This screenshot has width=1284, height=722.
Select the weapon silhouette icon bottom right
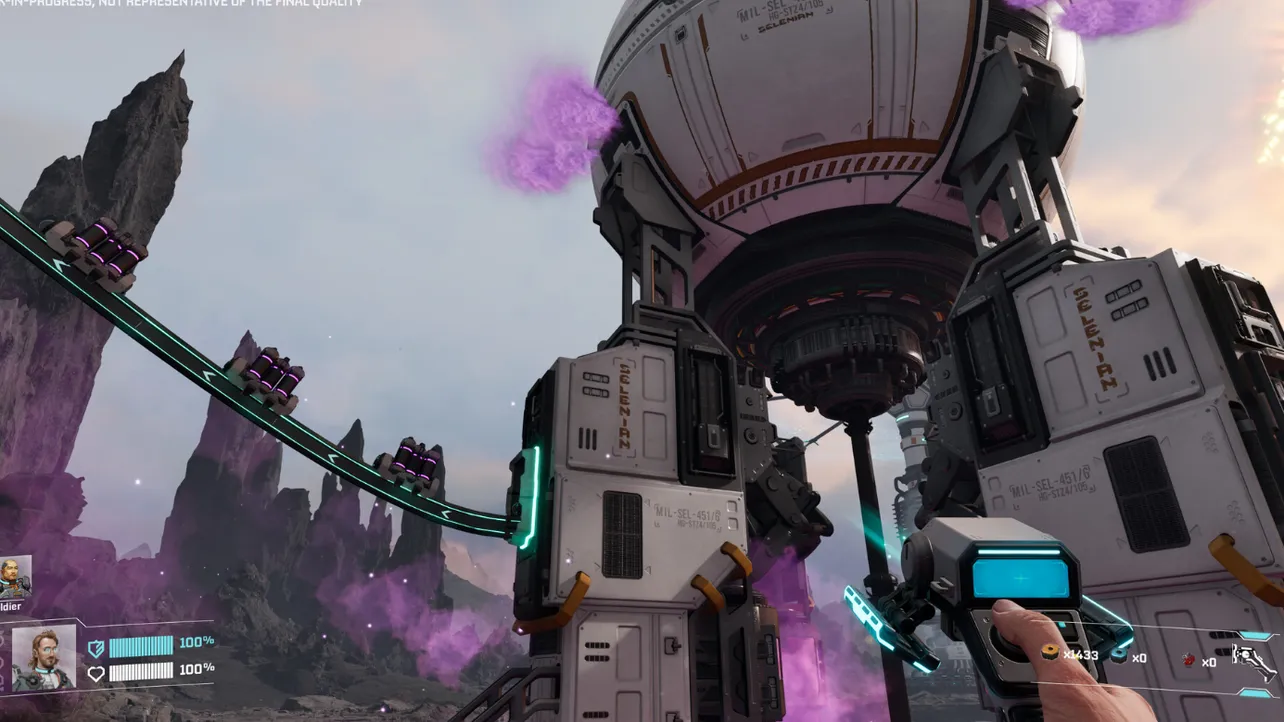pos(1254,662)
